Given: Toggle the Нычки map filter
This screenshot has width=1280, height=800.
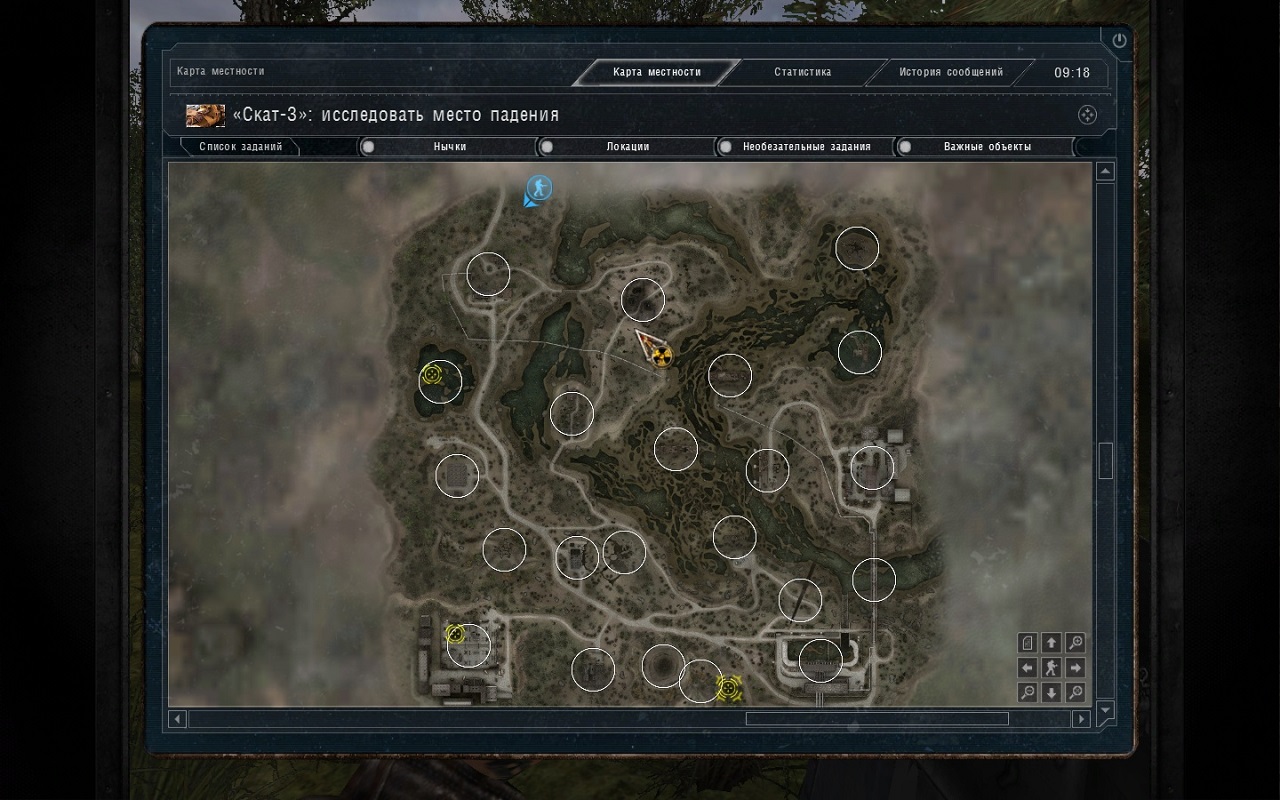Looking at the screenshot, I should coord(449,147).
